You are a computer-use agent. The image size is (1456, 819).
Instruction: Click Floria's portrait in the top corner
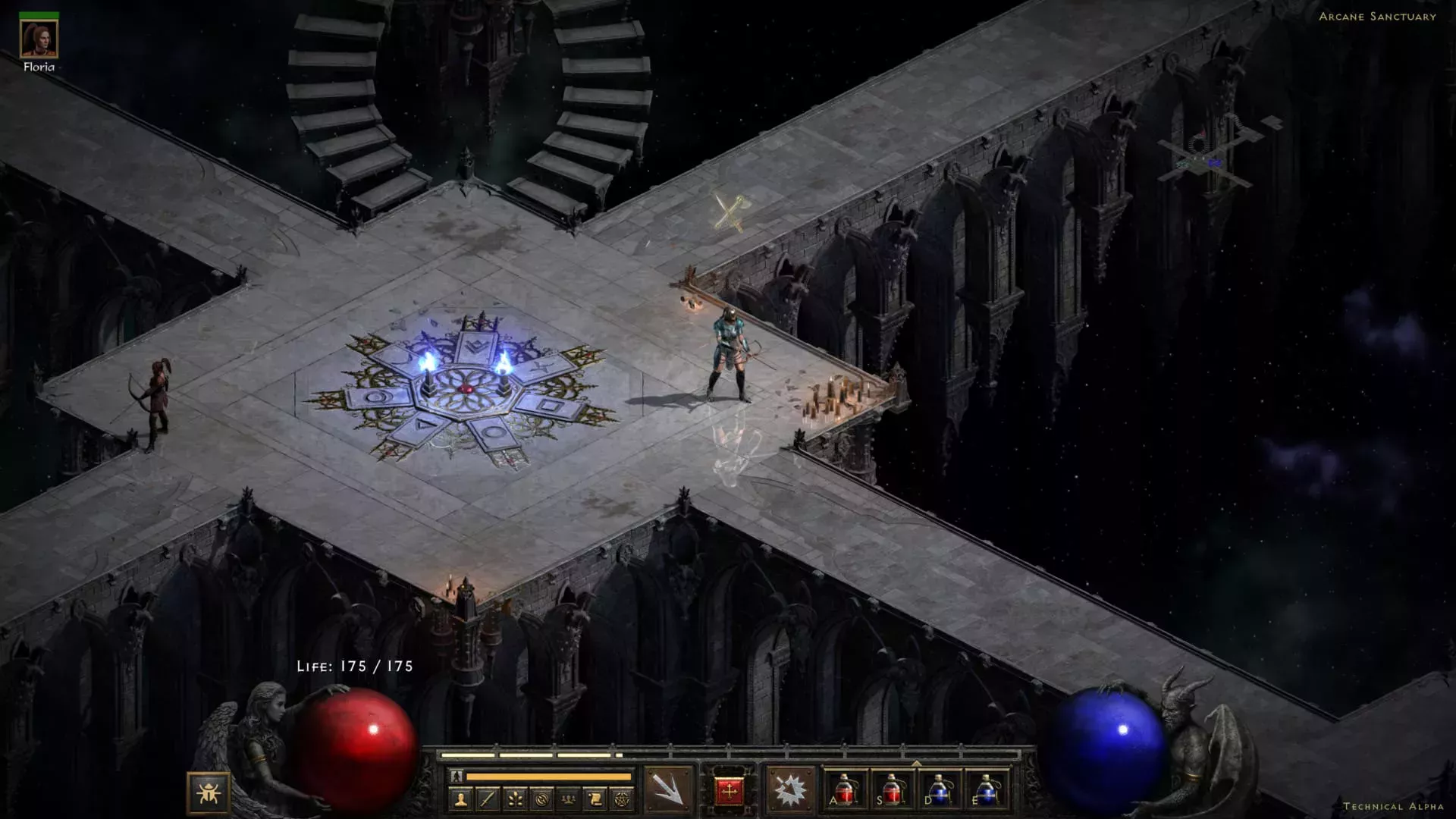click(x=41, y=40)
